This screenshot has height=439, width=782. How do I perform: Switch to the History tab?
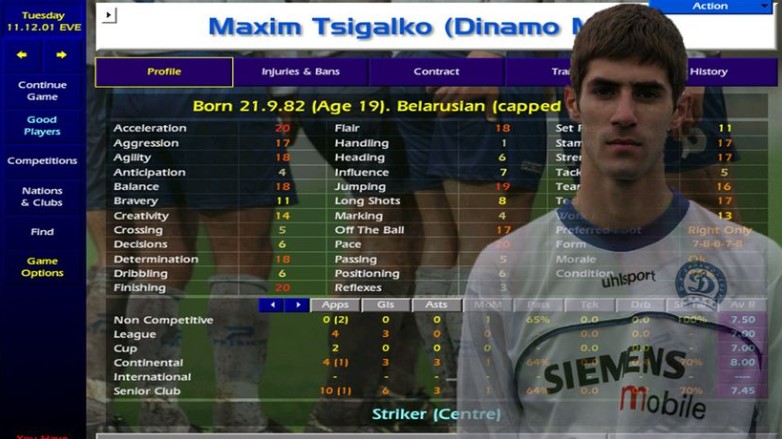tap(708, 72)
